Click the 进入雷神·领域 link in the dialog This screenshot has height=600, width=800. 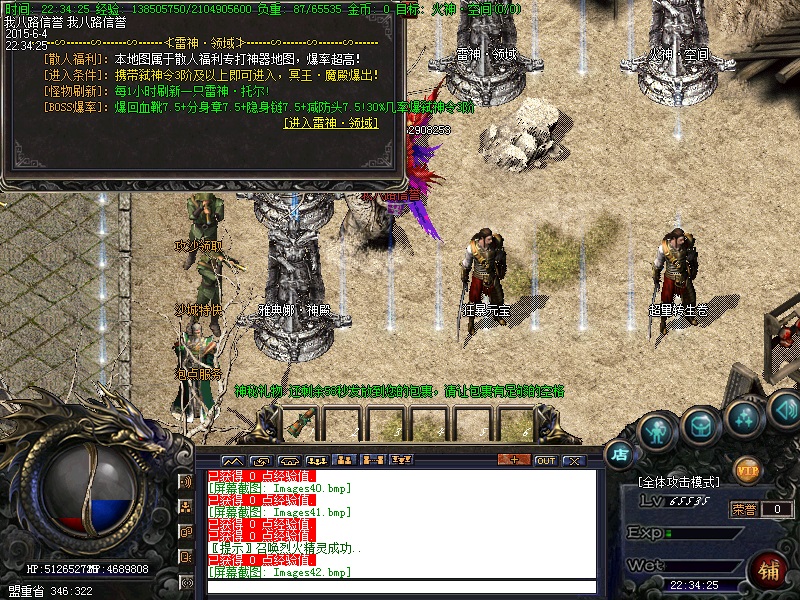(x=331, y=123)
